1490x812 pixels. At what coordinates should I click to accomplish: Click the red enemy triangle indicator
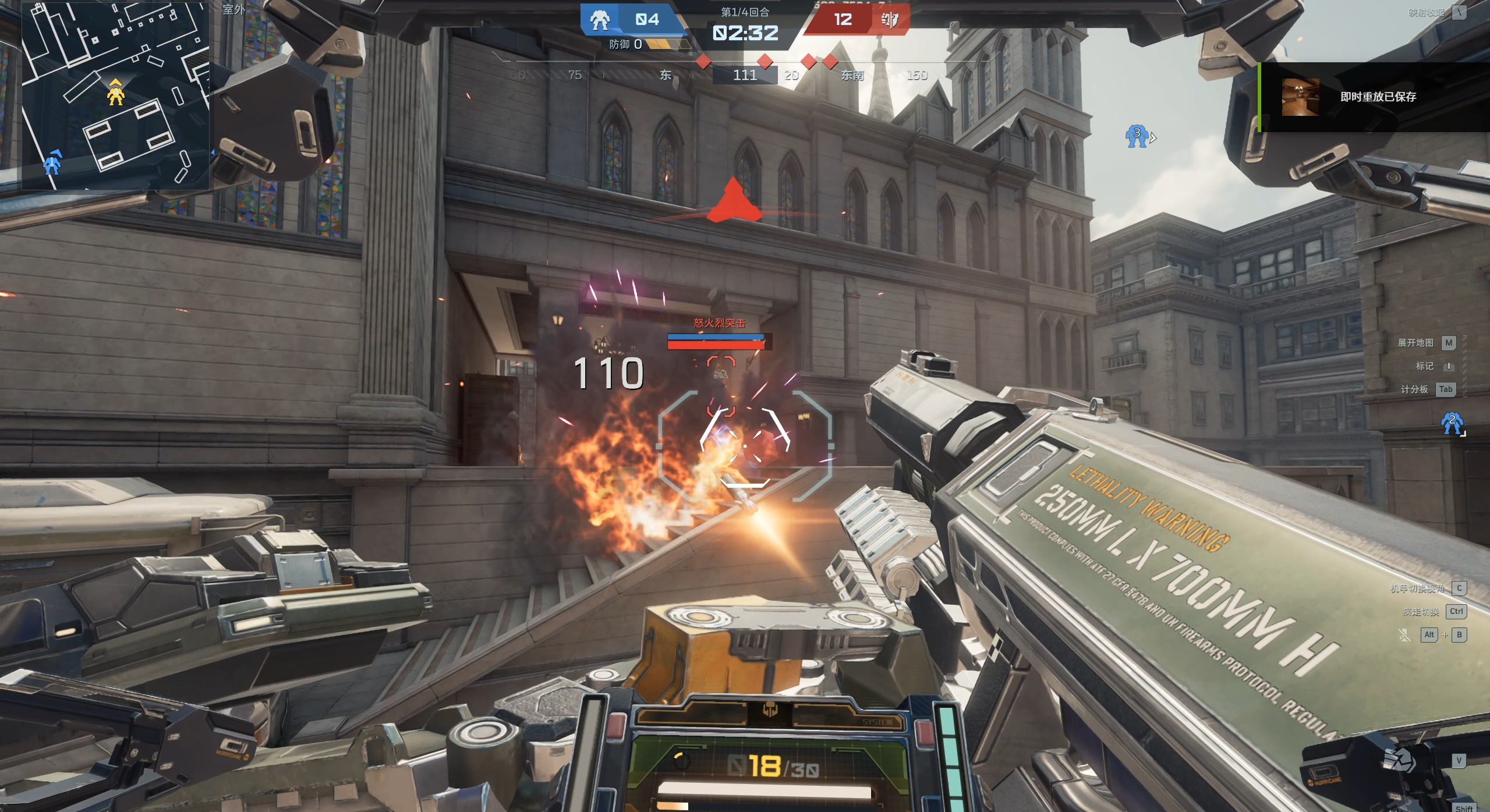click(733, 202)
